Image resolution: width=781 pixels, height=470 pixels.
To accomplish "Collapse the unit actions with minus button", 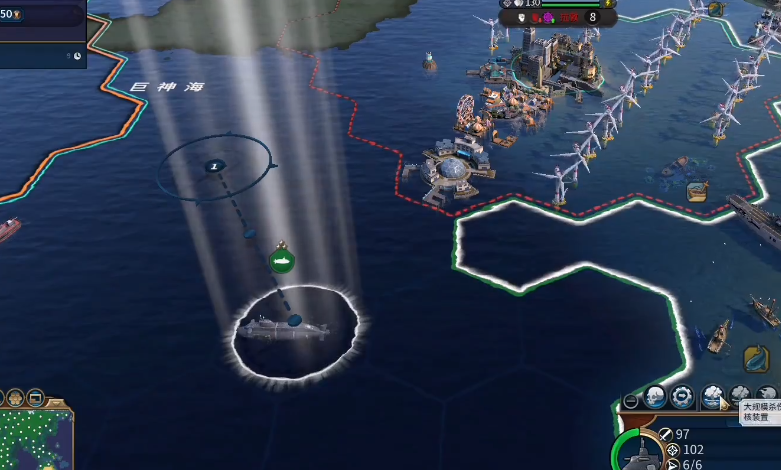I will point(630,401).
